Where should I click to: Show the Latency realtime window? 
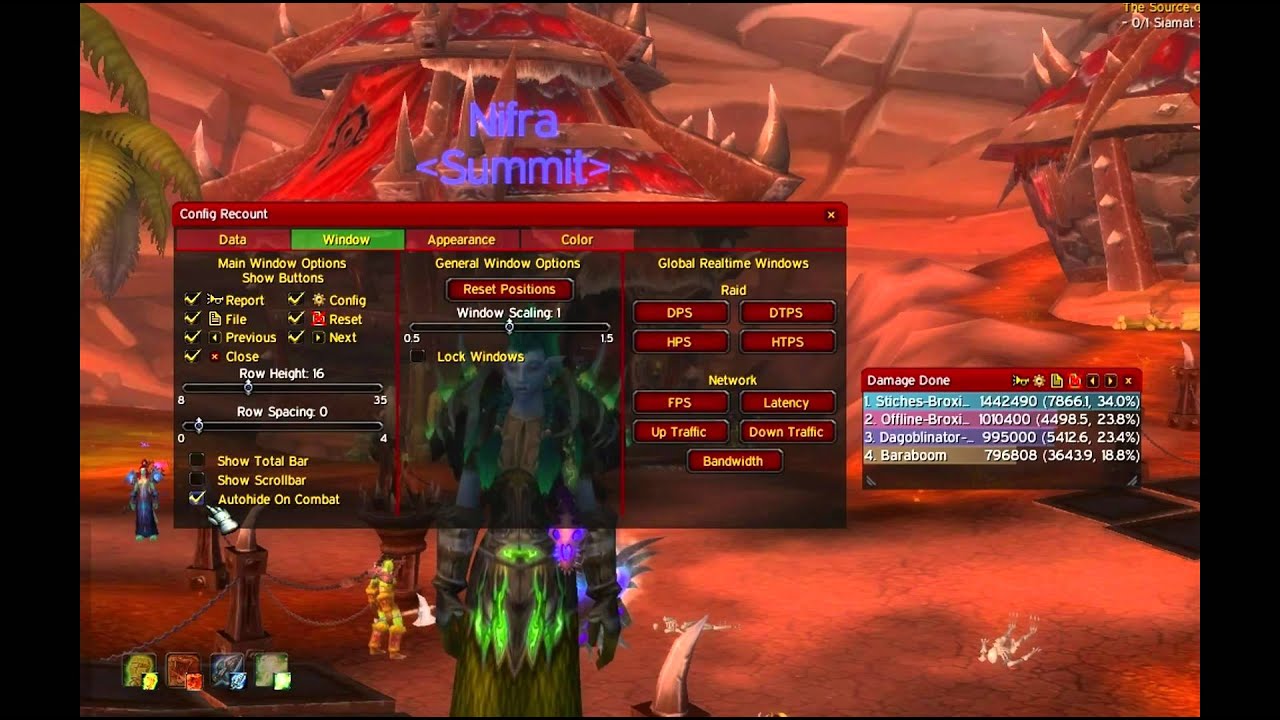[786, 403]
